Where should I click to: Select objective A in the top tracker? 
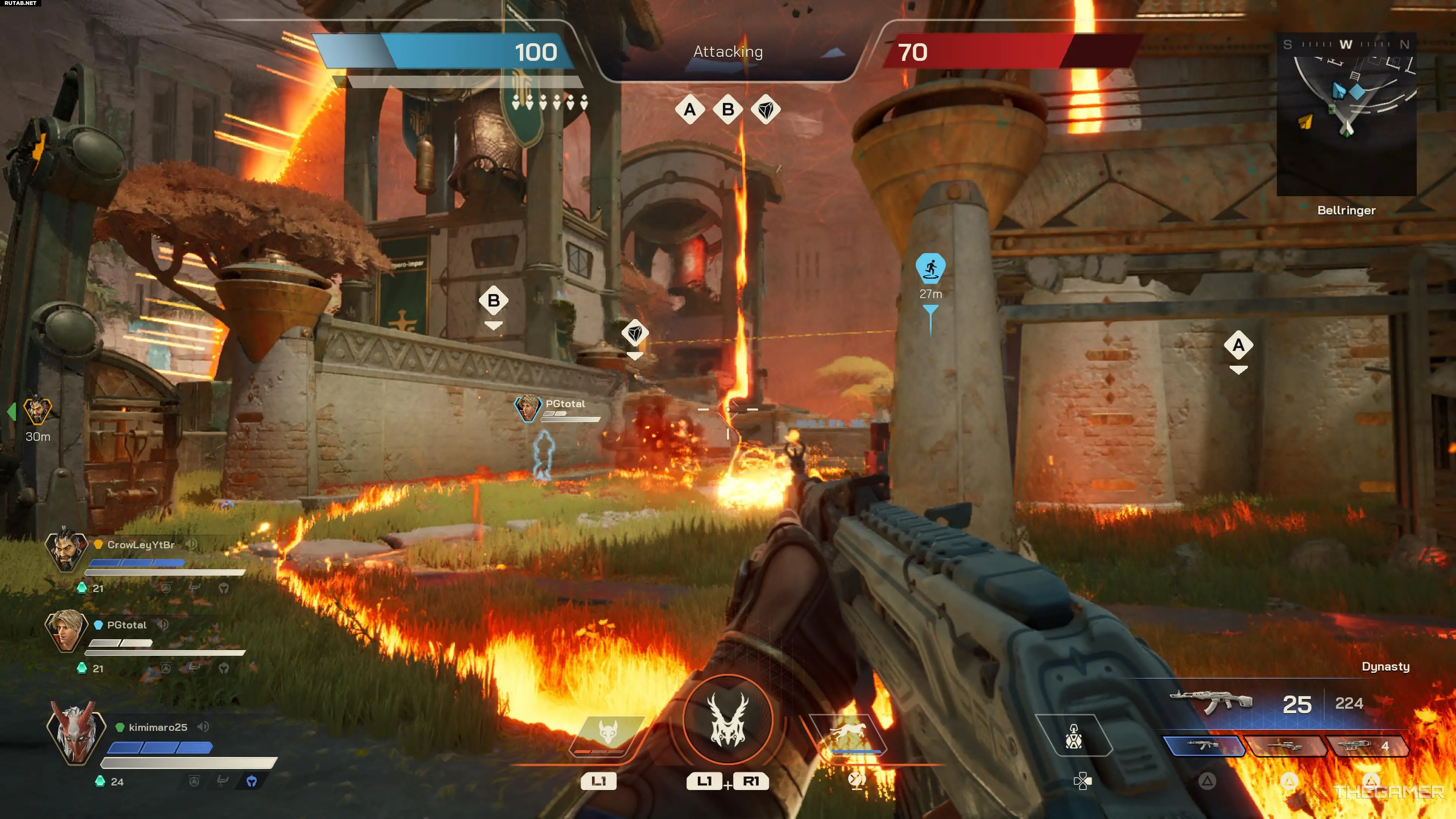click(690, 110)
